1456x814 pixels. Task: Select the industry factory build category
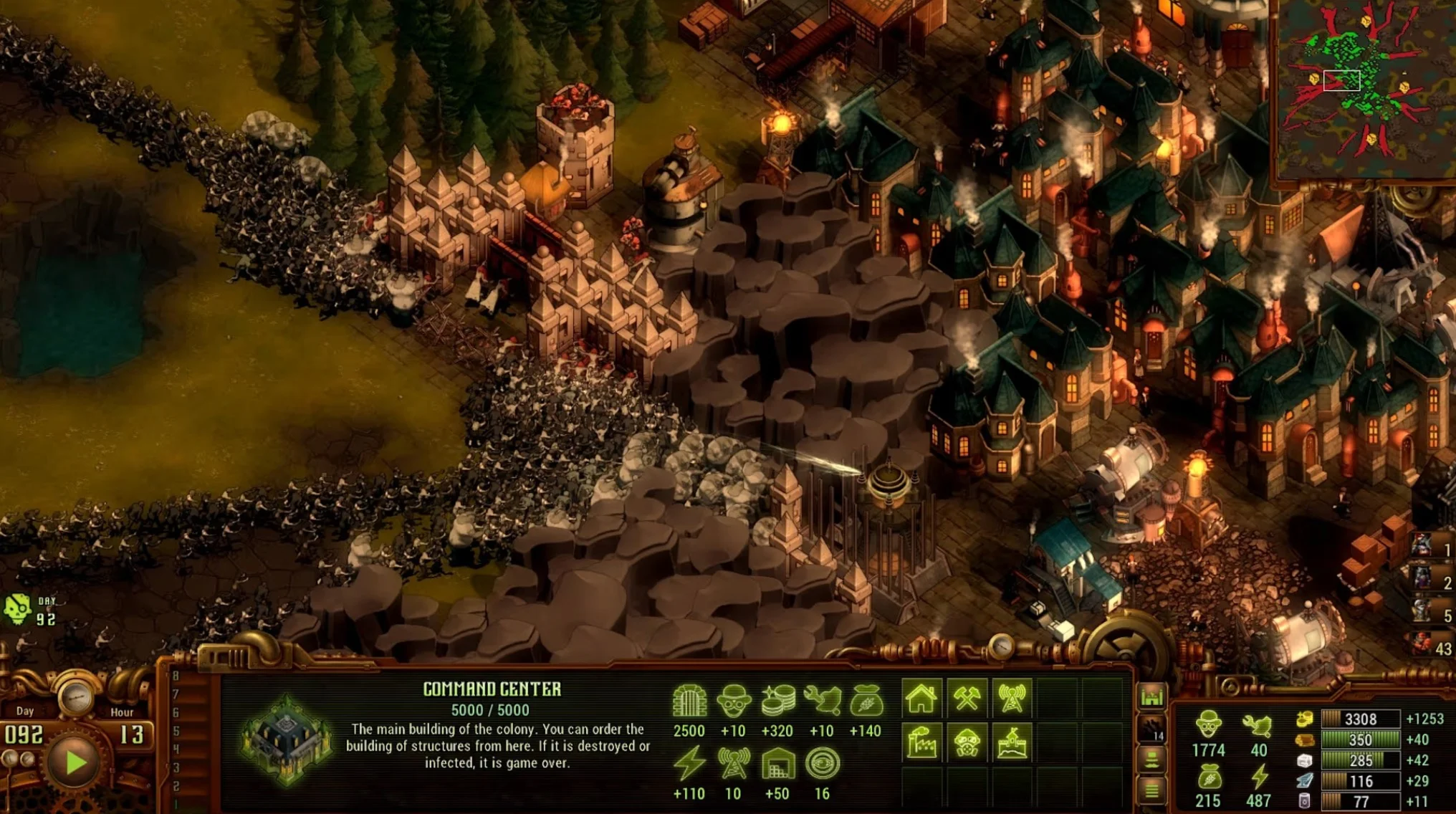(921, 743)
